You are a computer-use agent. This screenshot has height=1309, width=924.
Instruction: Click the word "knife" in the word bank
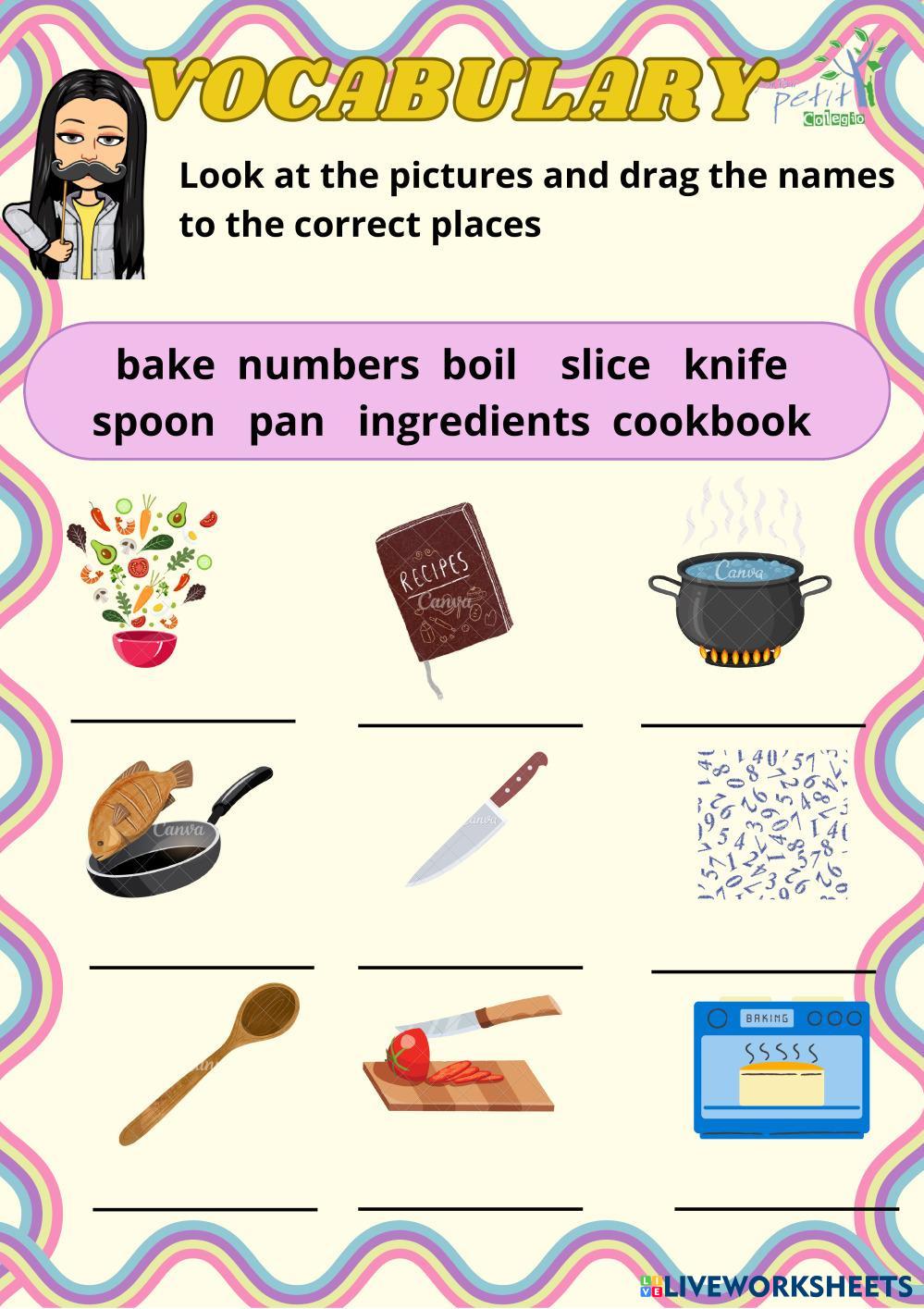(735, 364)
